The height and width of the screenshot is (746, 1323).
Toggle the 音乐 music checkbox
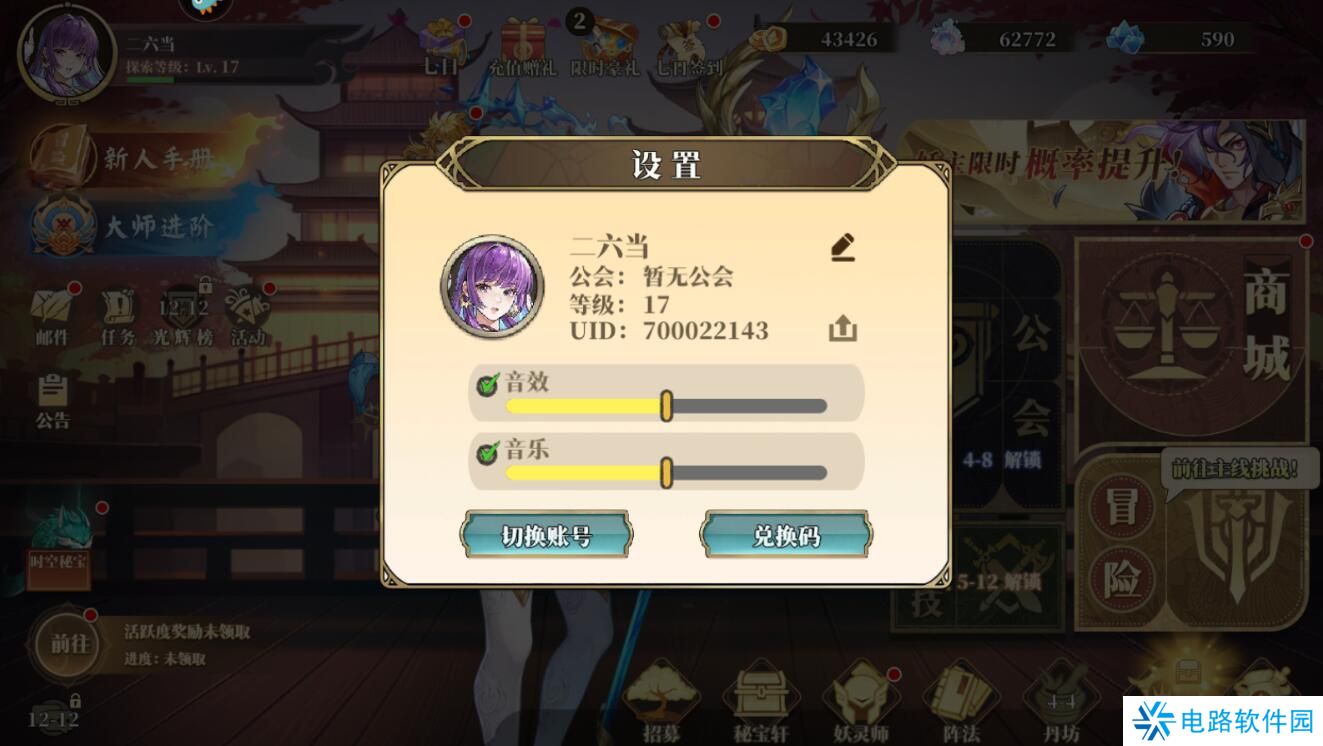pos(489,452)
